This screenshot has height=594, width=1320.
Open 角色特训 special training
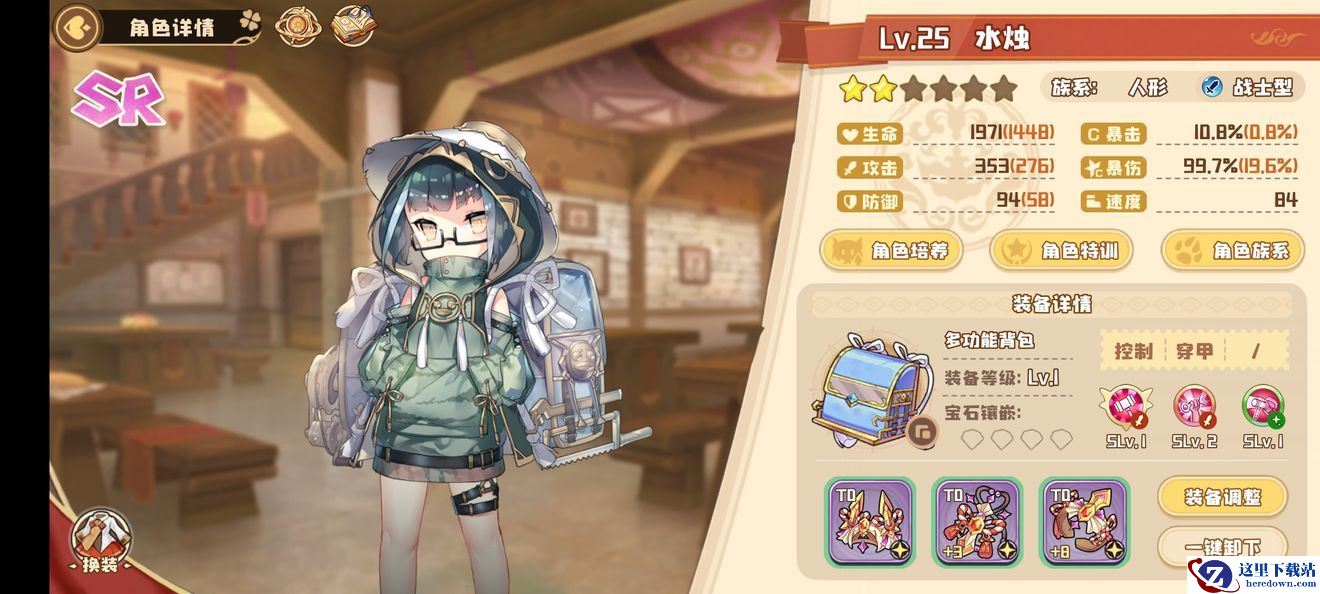point(1061,250)
